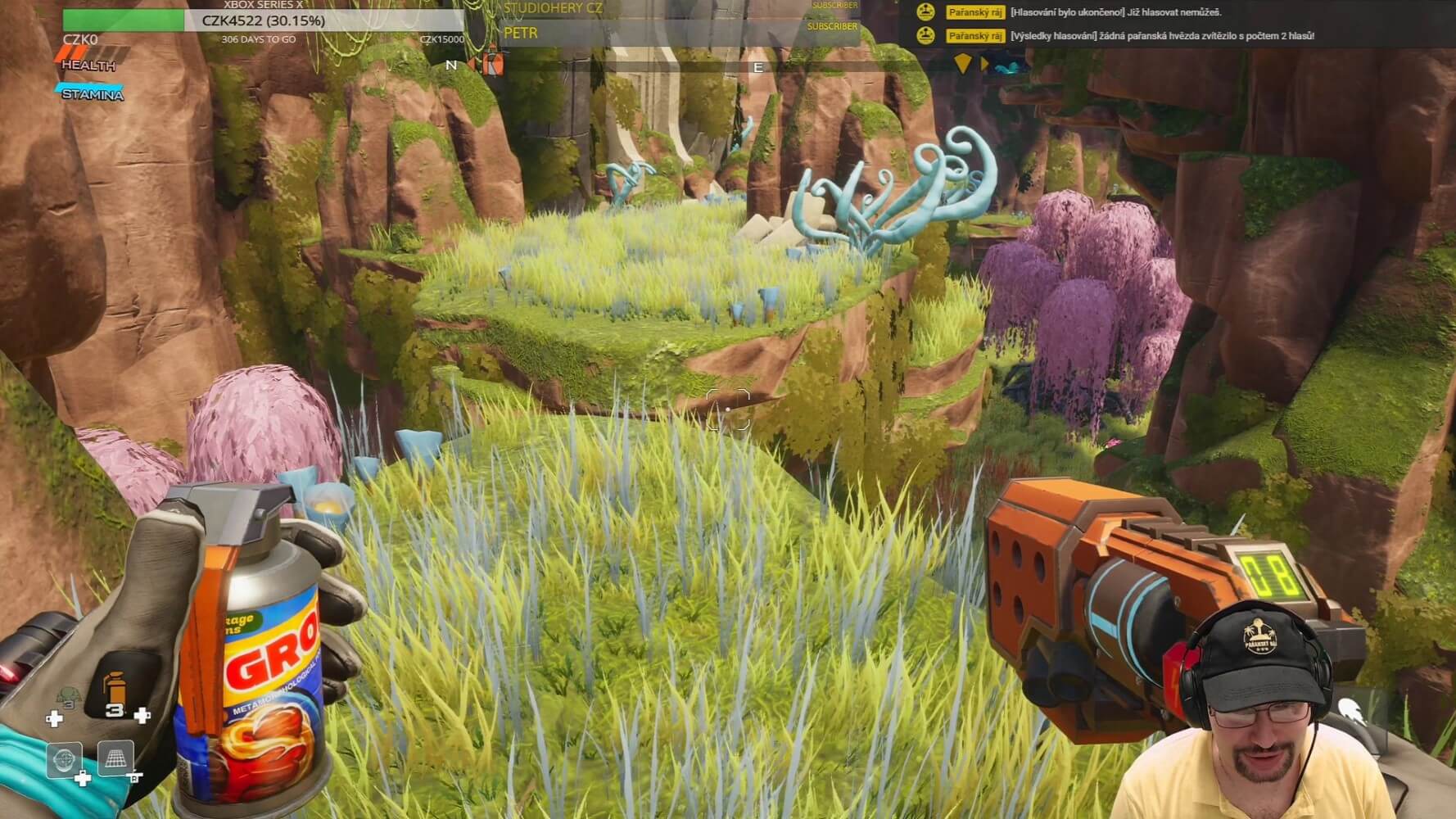1456x819 pixels.
Task: Select the yellow diamond compass waypoint
Action: (x=963, y=63)
